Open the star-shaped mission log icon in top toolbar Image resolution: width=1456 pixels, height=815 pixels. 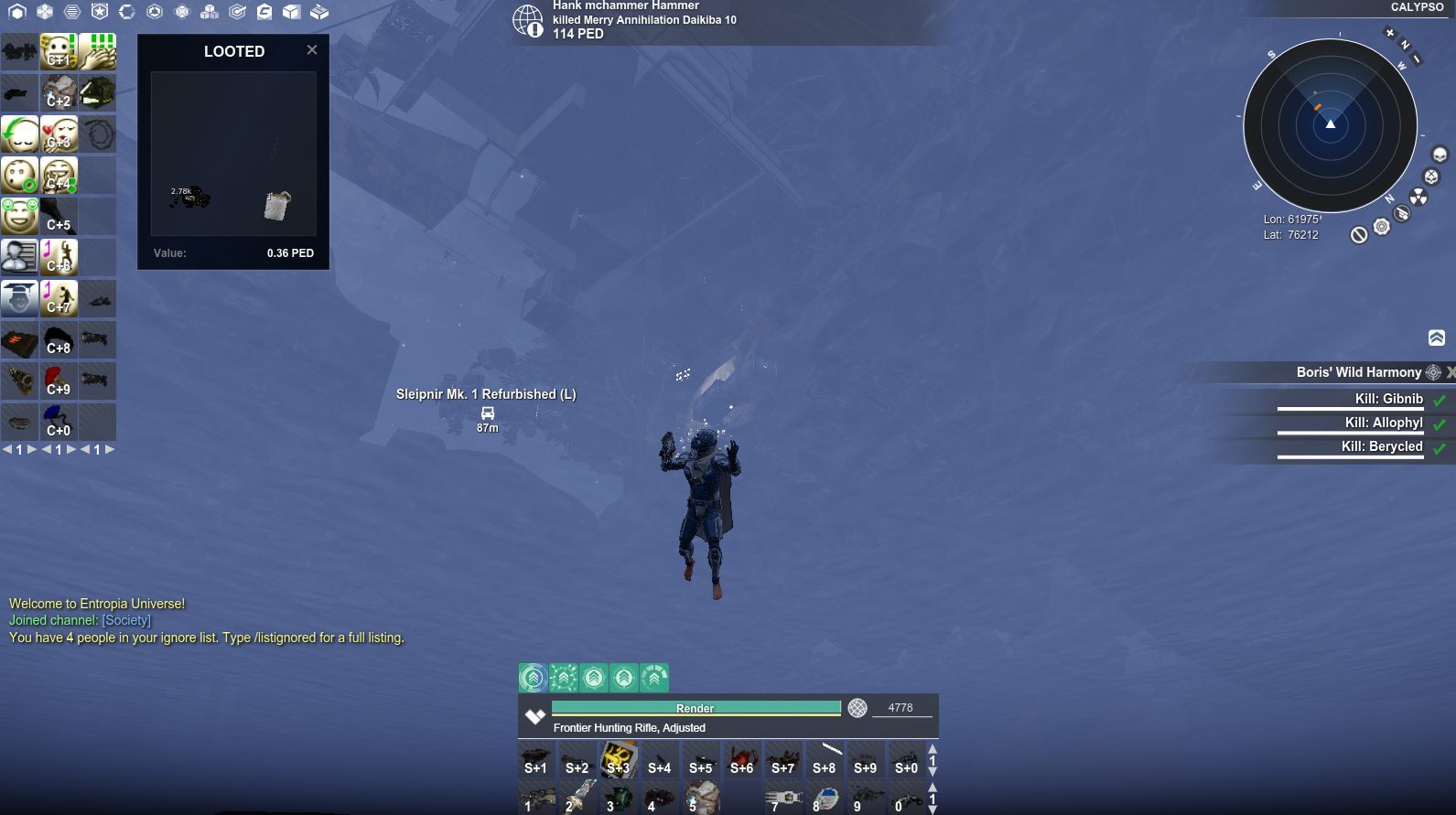[x=101, y=13]
